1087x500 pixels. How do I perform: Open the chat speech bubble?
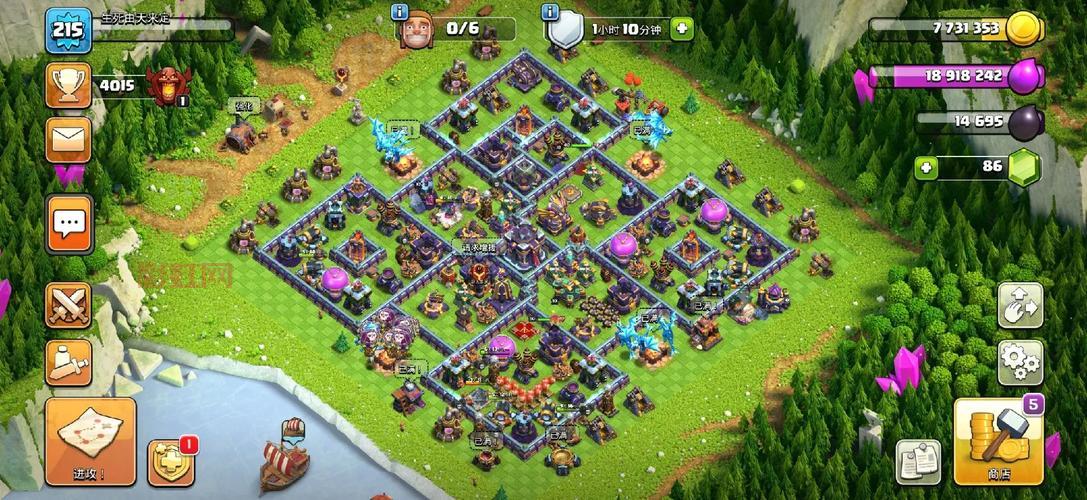[69, 223]
